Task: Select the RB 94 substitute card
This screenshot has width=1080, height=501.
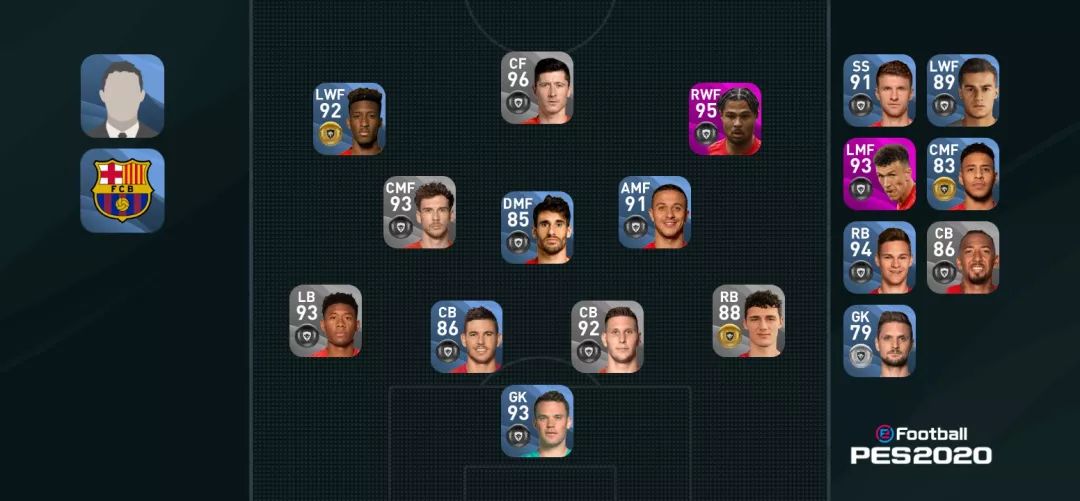Action: pos(879,257)
